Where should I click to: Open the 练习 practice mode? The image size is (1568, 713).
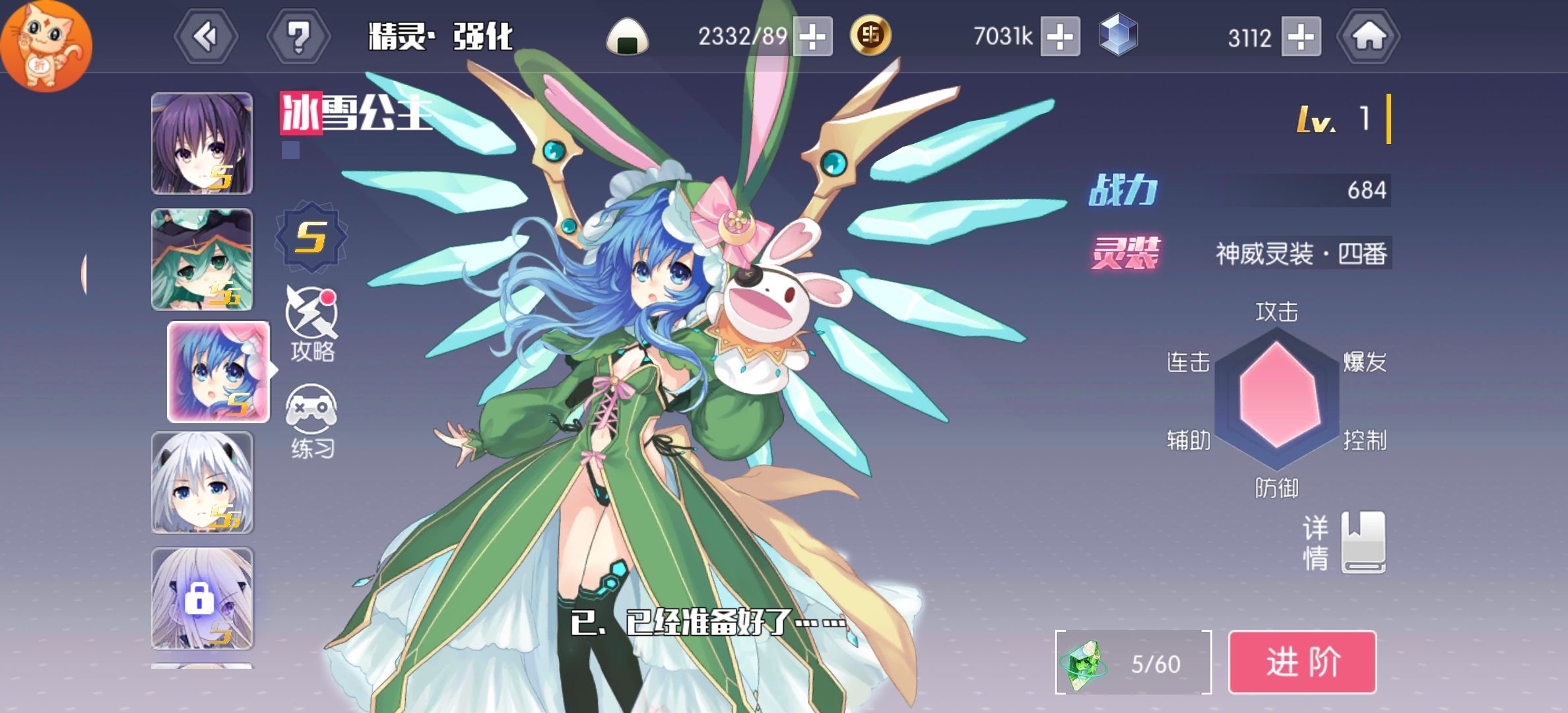point(311,421)
